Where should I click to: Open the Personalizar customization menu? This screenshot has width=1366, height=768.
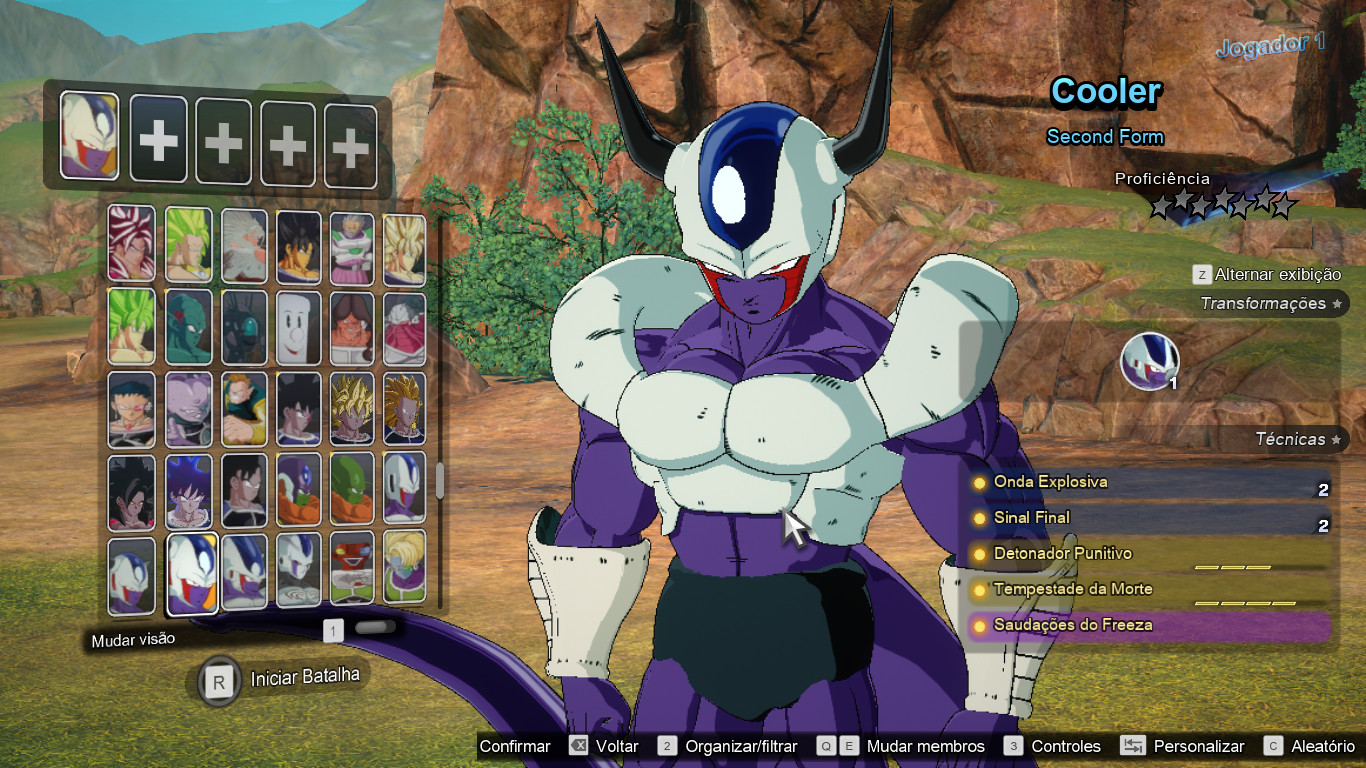(x=1199, y=746)
